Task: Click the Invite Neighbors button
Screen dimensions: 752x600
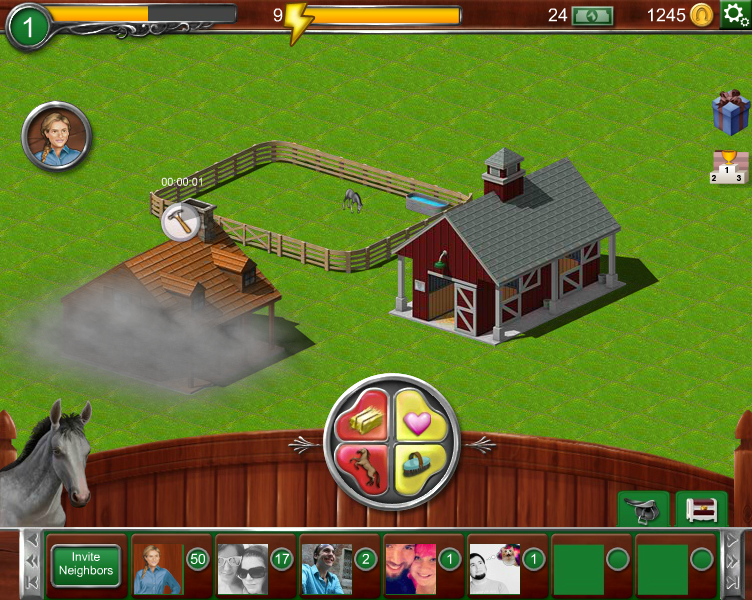Action: pyautogui.click(x=86, y=565)
